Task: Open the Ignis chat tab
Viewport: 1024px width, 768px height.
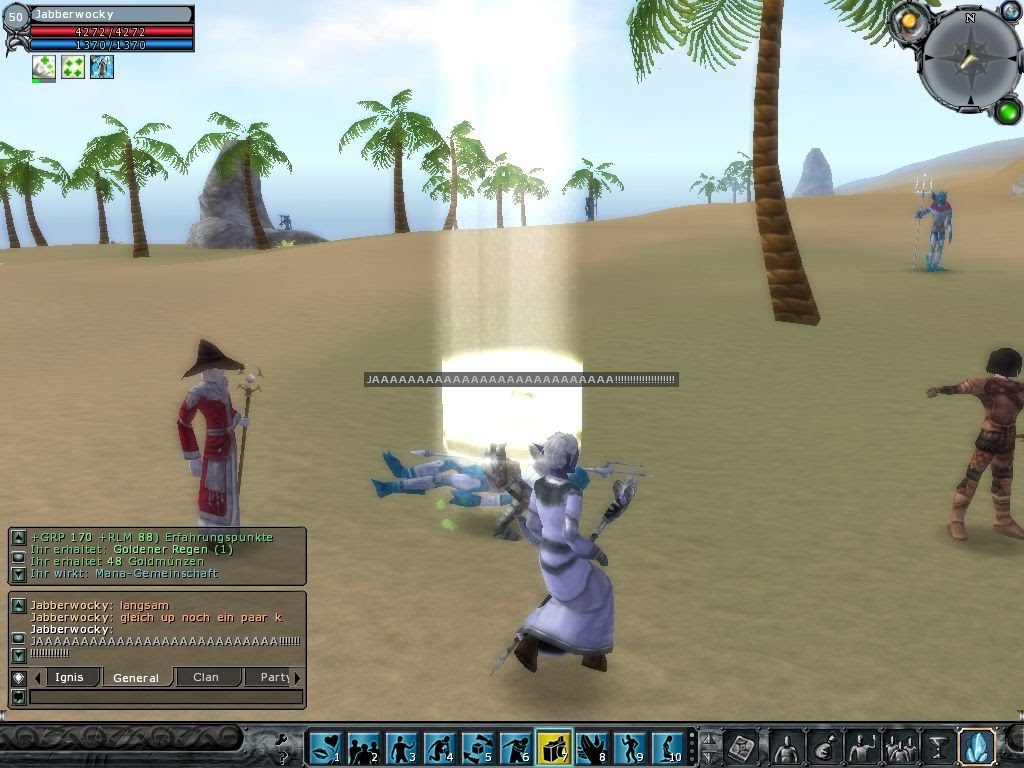Action: click(x=70, y=677)
